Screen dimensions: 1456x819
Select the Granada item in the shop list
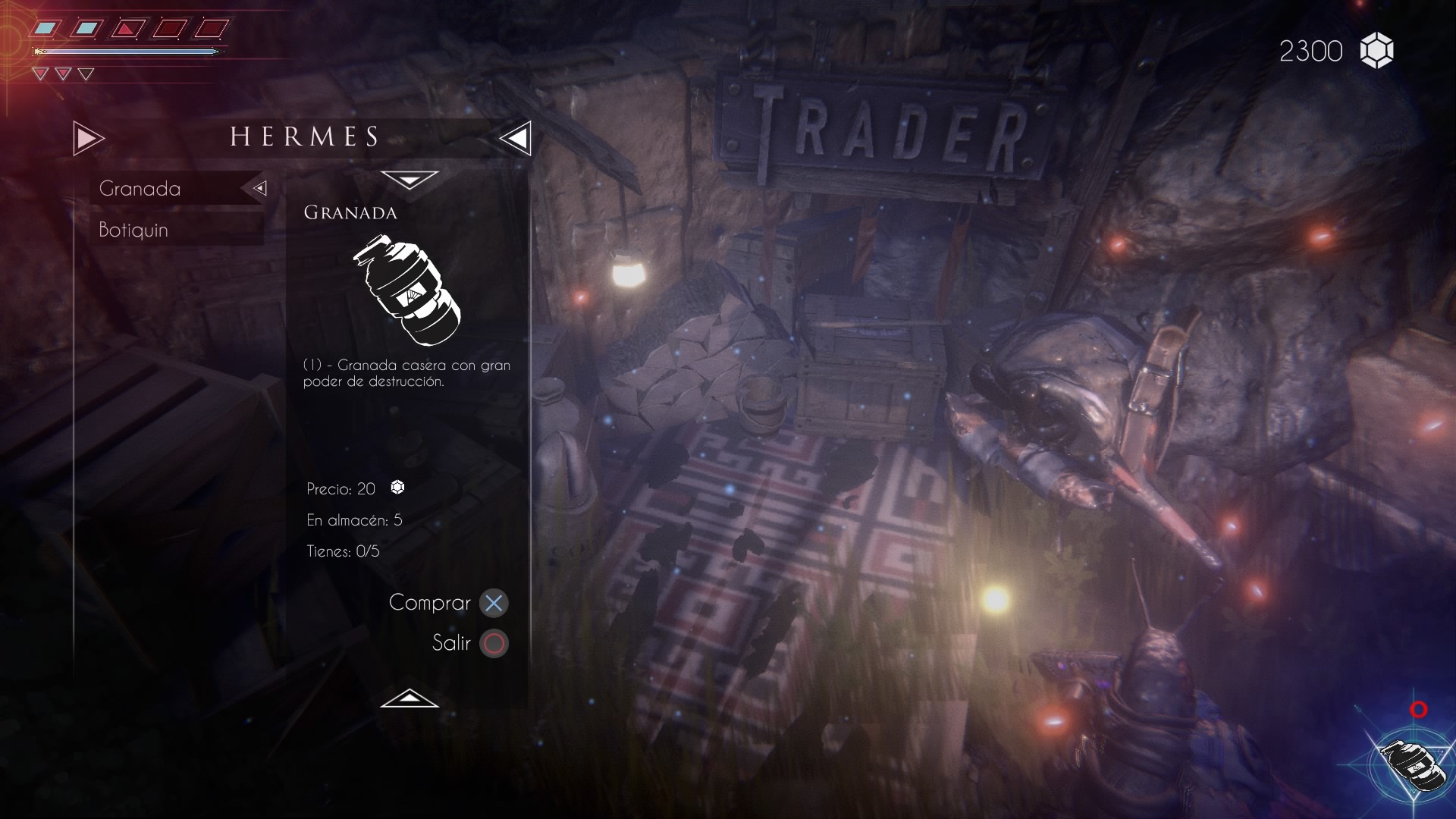point(141,188)
